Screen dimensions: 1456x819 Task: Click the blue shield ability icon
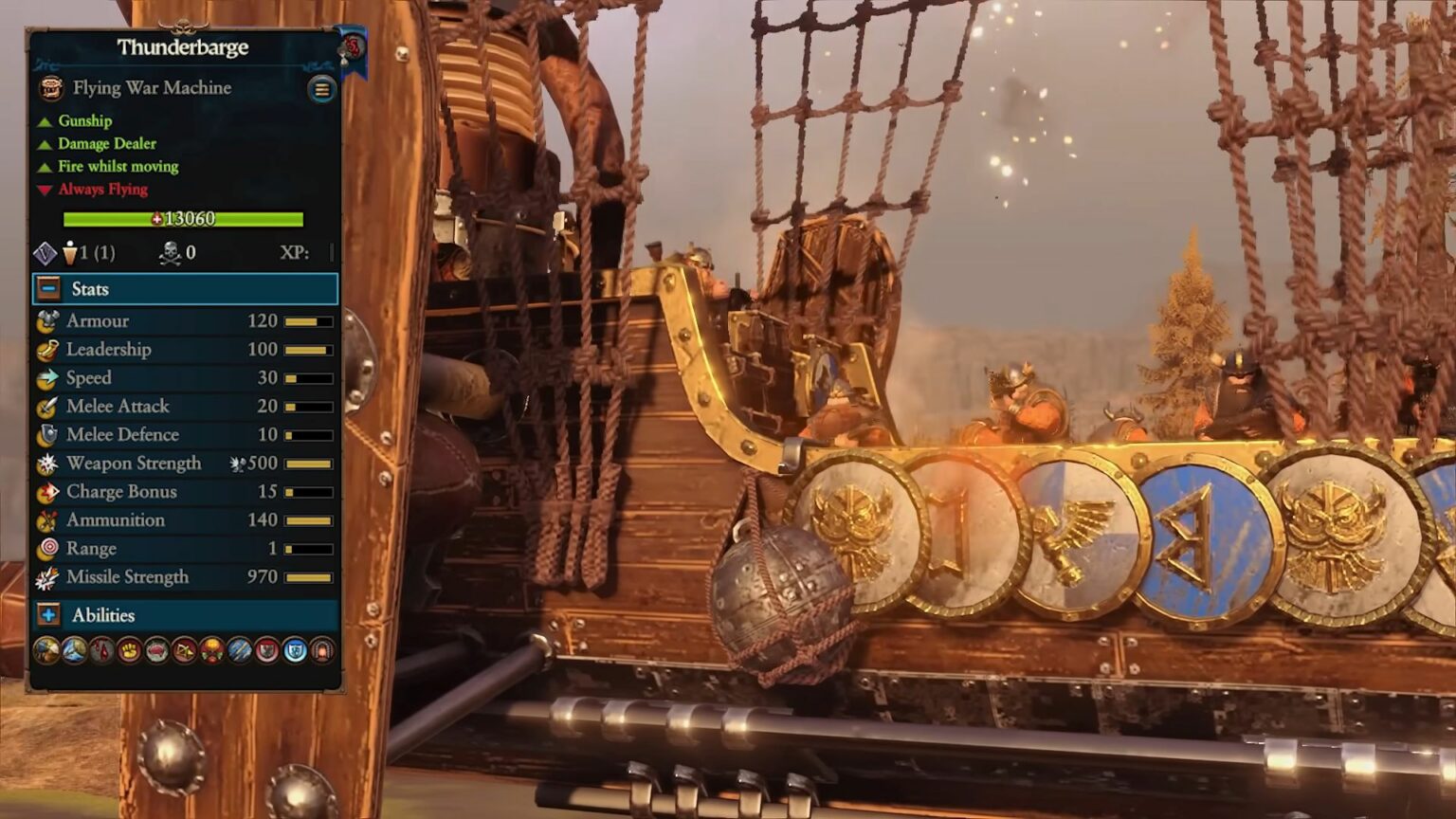click(295, 650)
